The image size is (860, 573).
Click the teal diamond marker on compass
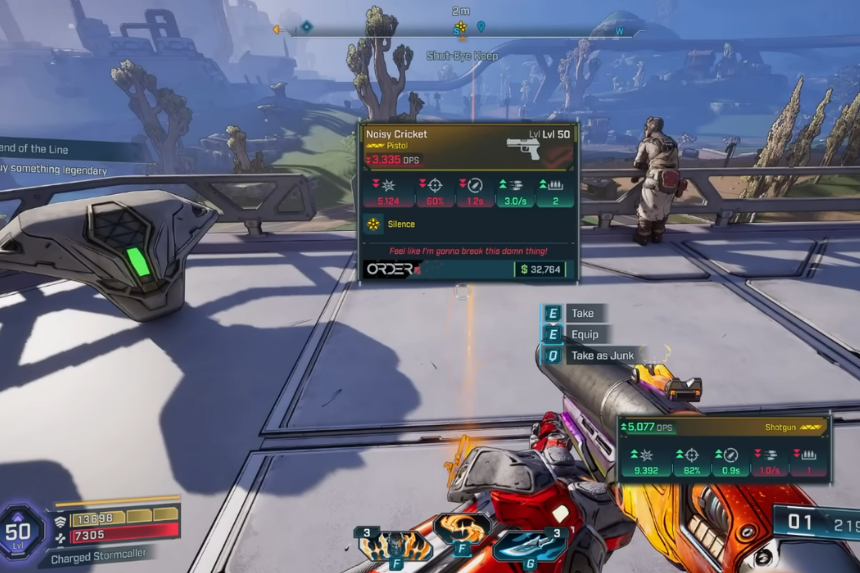(x=307, y=26)
